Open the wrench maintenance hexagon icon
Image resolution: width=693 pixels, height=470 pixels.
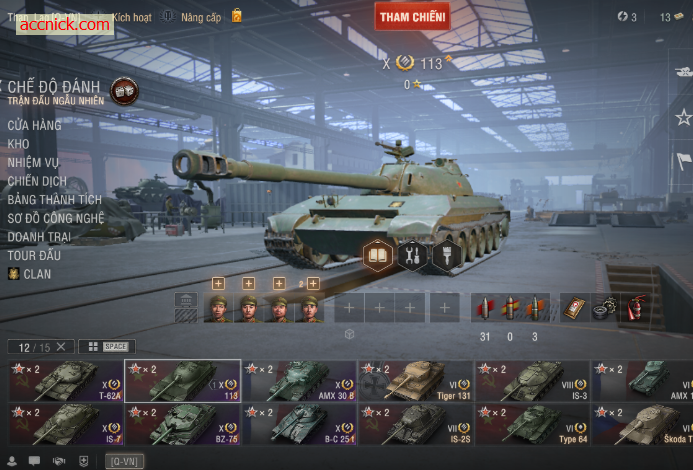click(x=411, y=256)
